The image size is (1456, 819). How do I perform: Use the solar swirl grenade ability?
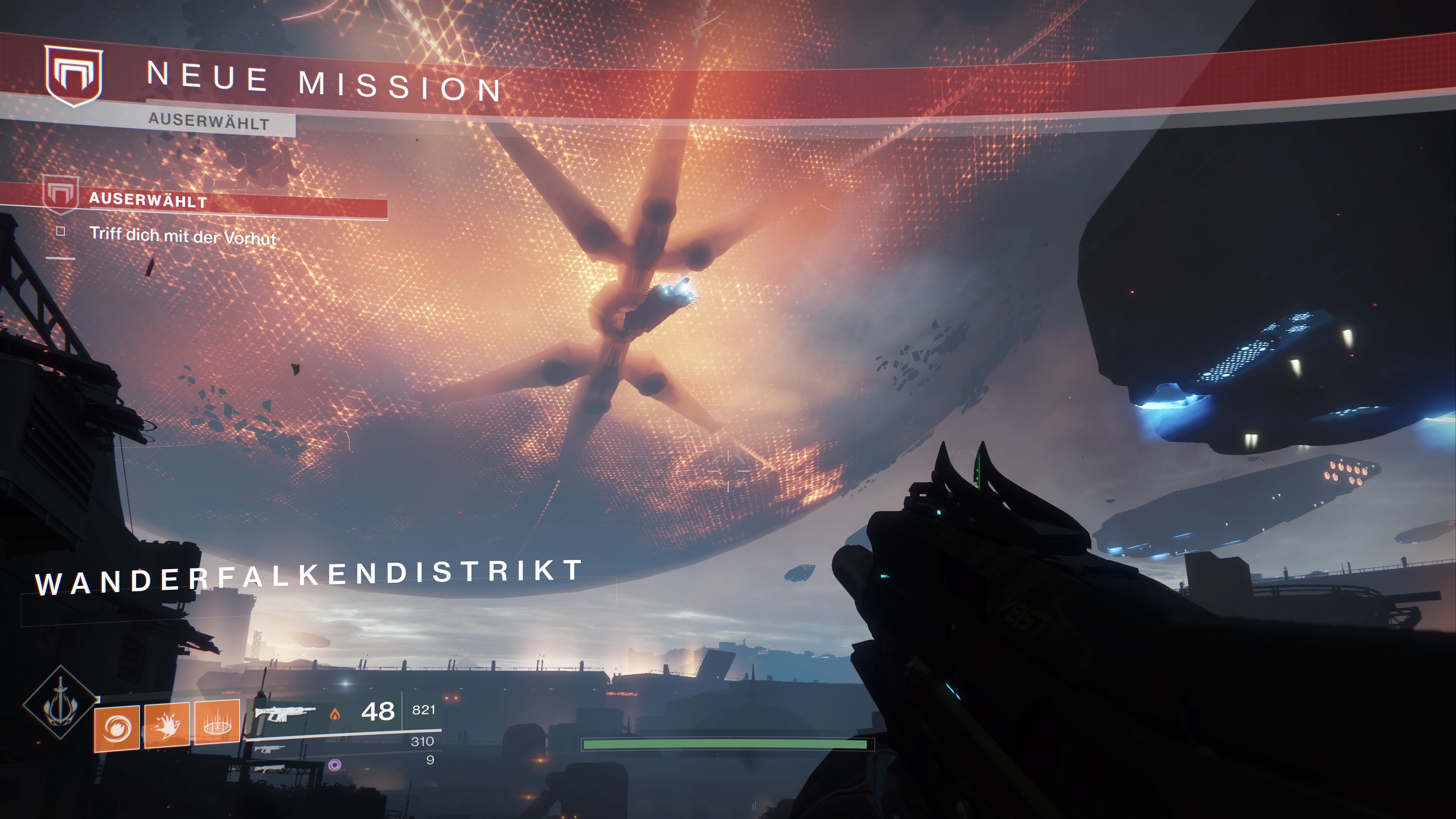[117, 728]
